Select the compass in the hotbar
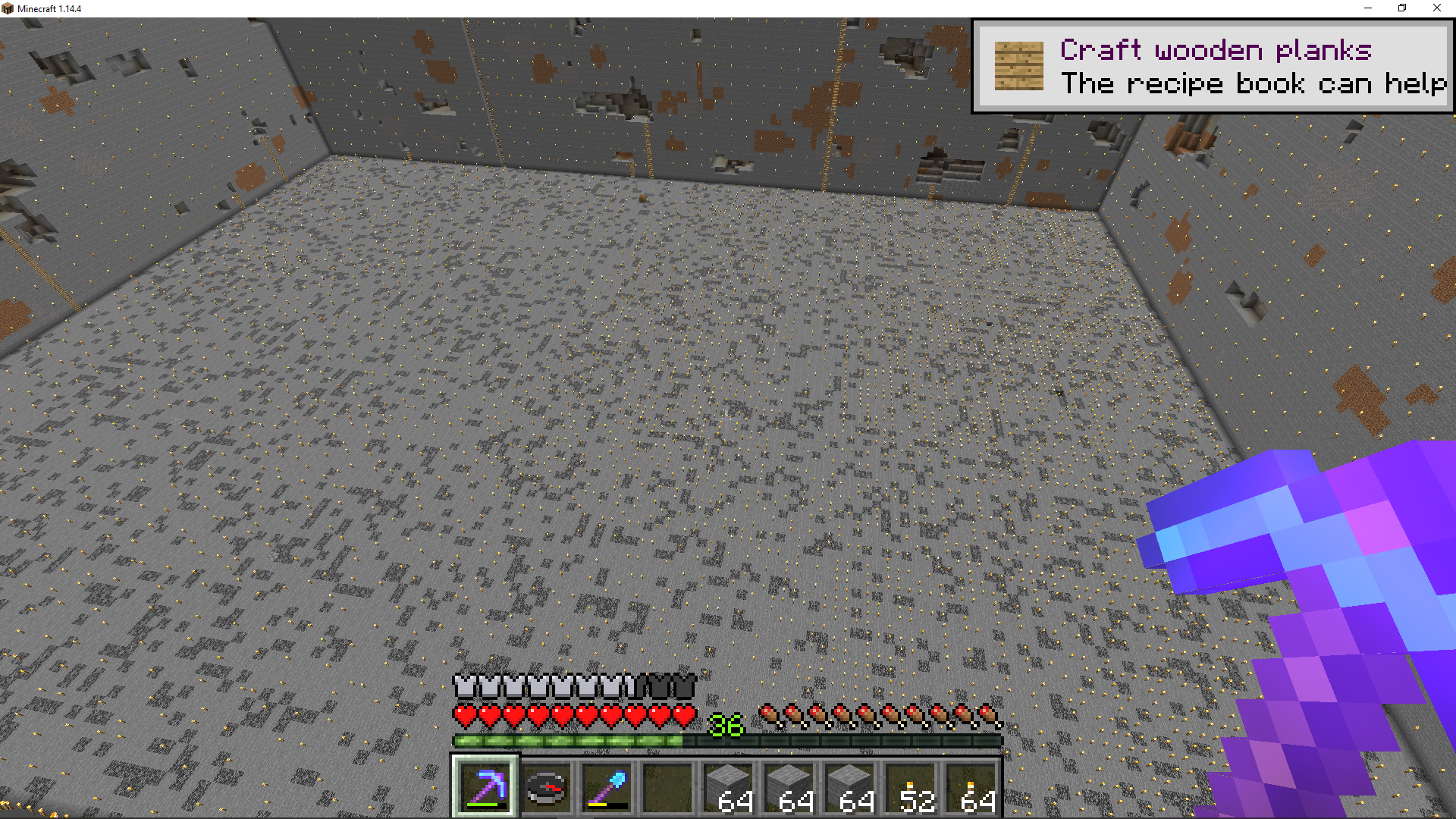 [546, 787]
